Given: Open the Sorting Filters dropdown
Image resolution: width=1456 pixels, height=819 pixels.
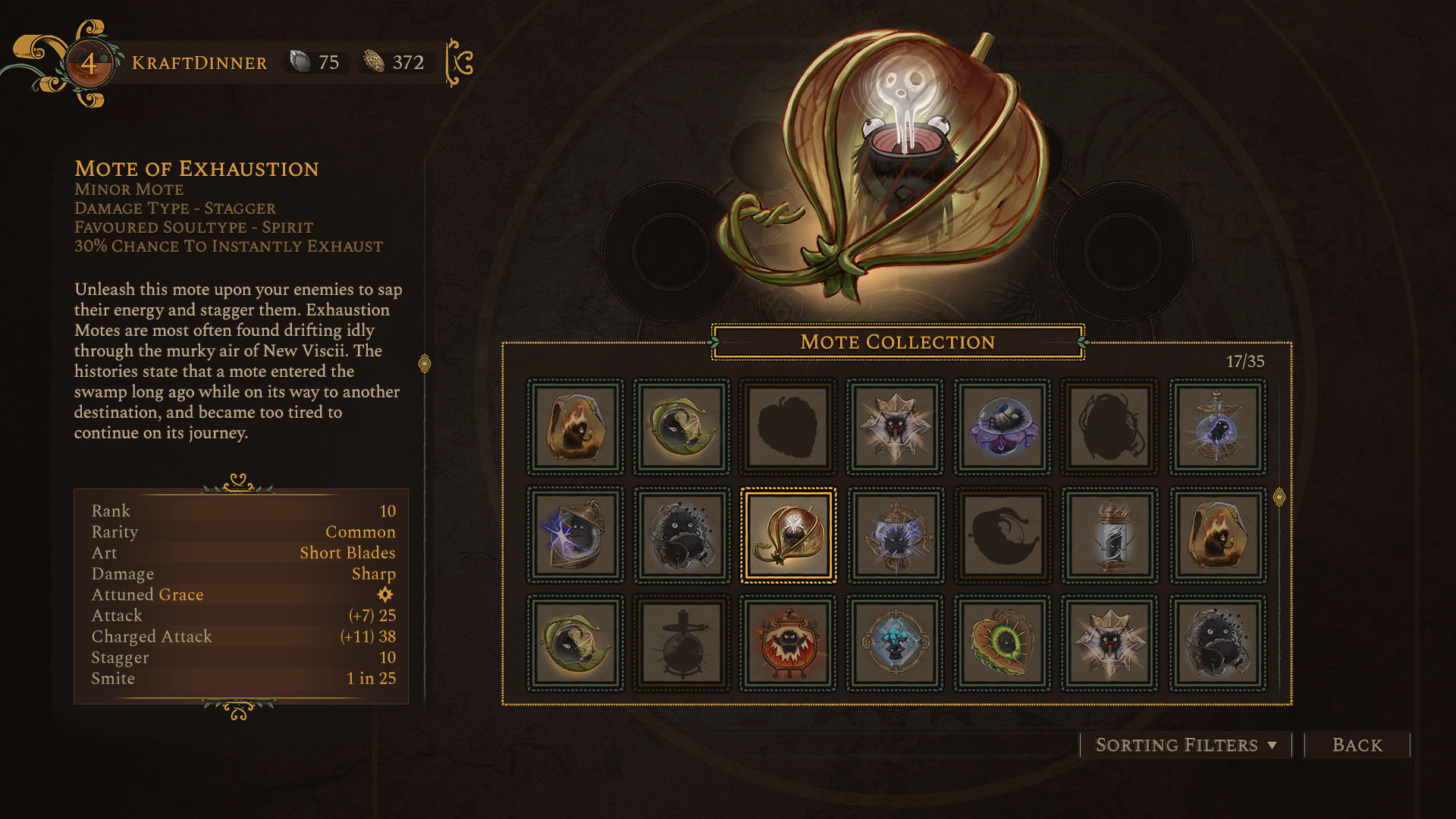Looking at the screenshot, I should [1185, 745].
